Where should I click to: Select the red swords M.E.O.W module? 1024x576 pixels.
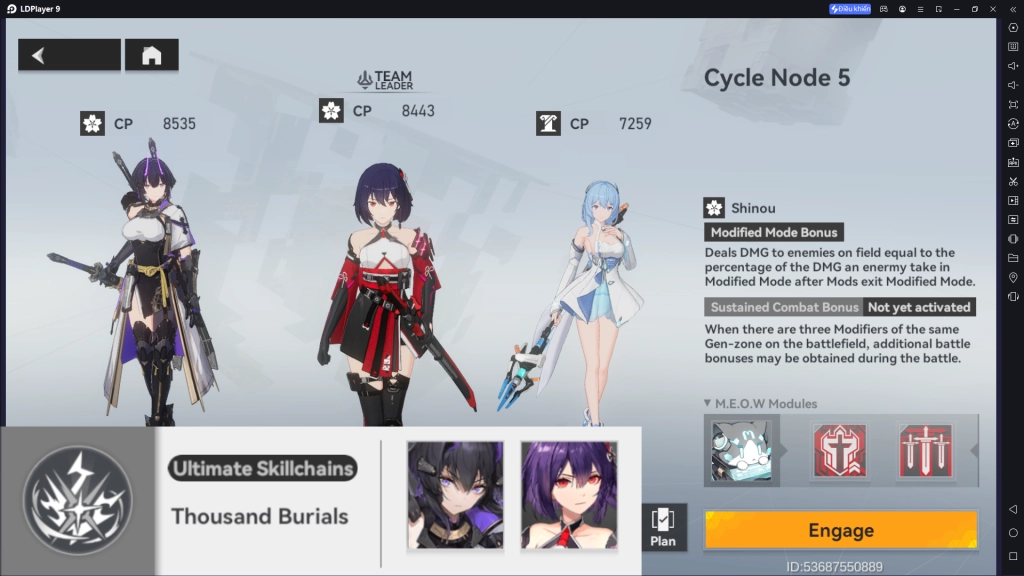pos(924,450)
